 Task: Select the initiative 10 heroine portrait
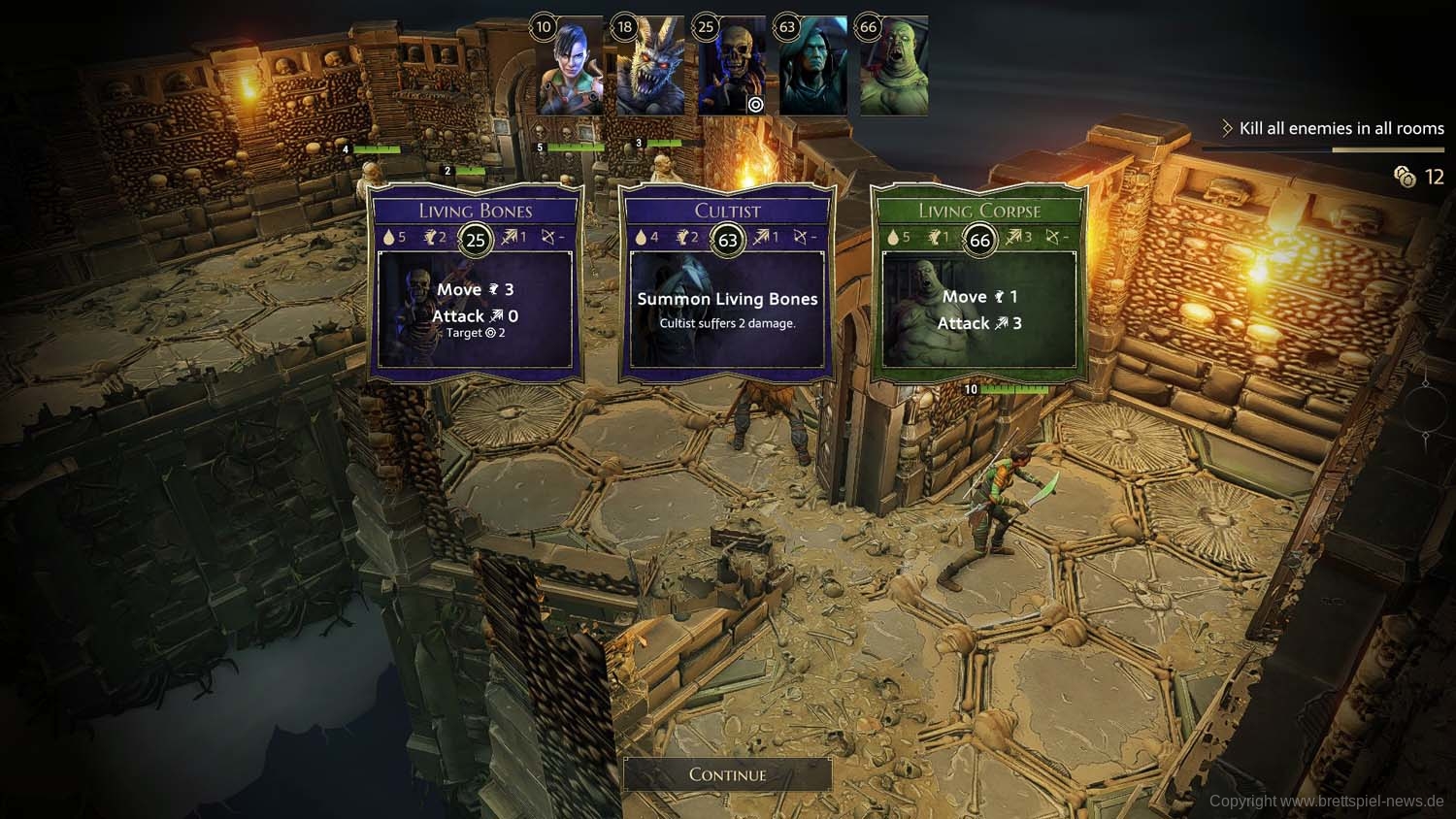(570, 68)
